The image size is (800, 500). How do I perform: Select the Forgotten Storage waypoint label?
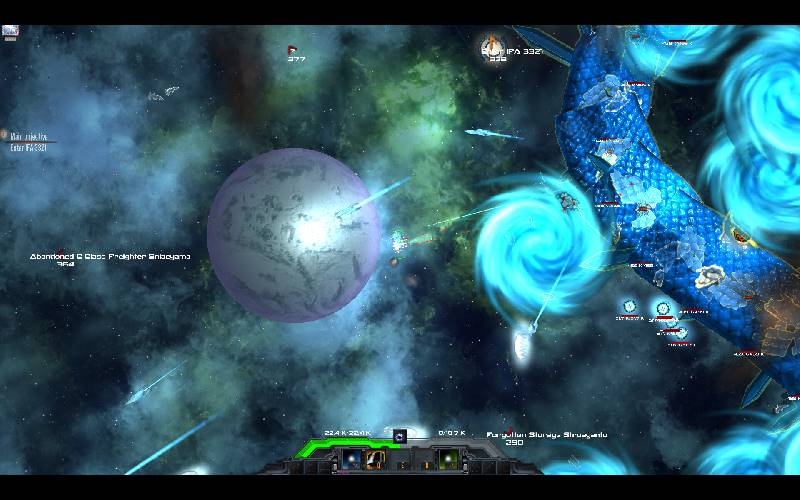pos(546,436)
